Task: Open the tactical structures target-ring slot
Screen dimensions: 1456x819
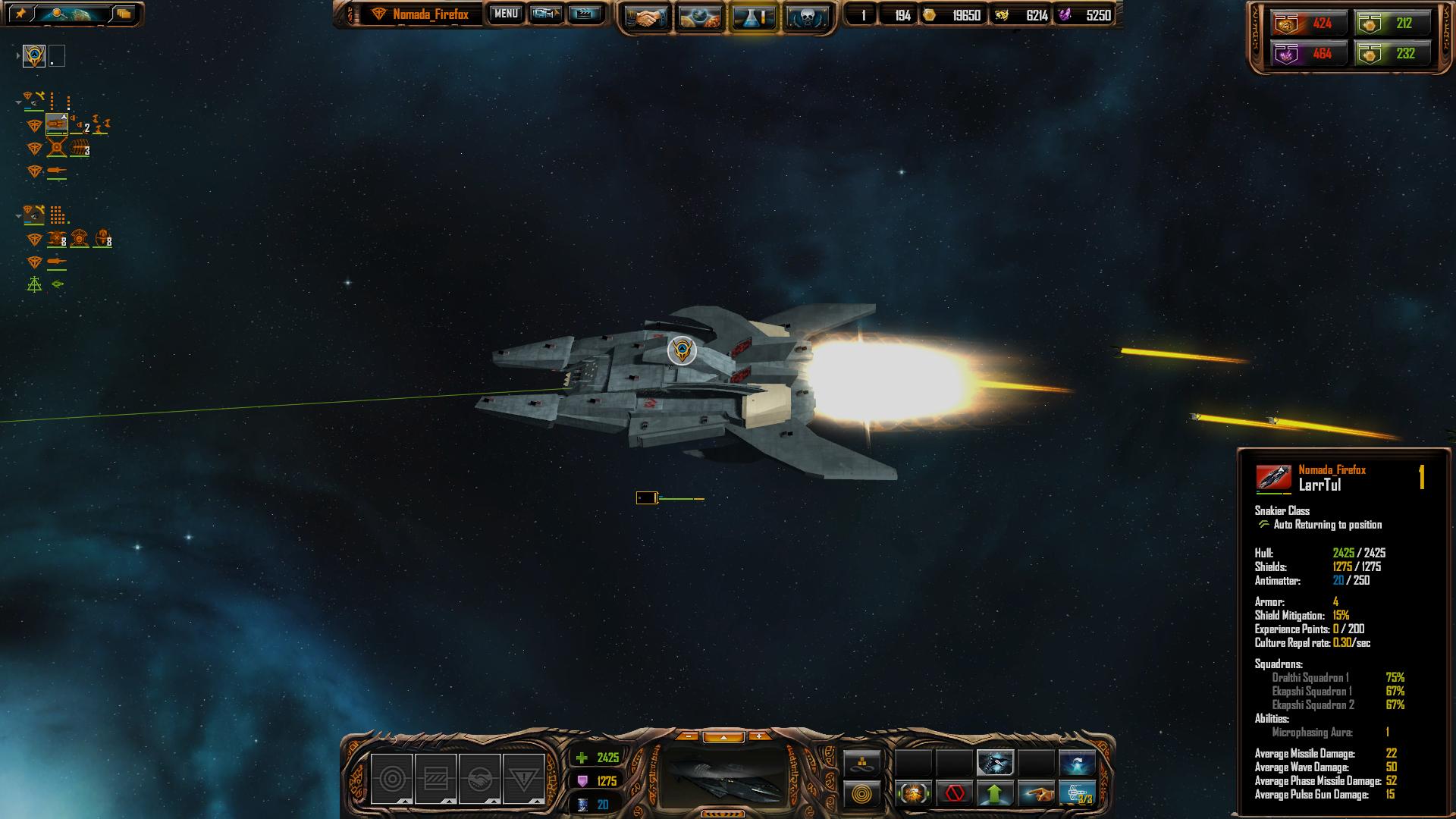Action: 391,779
